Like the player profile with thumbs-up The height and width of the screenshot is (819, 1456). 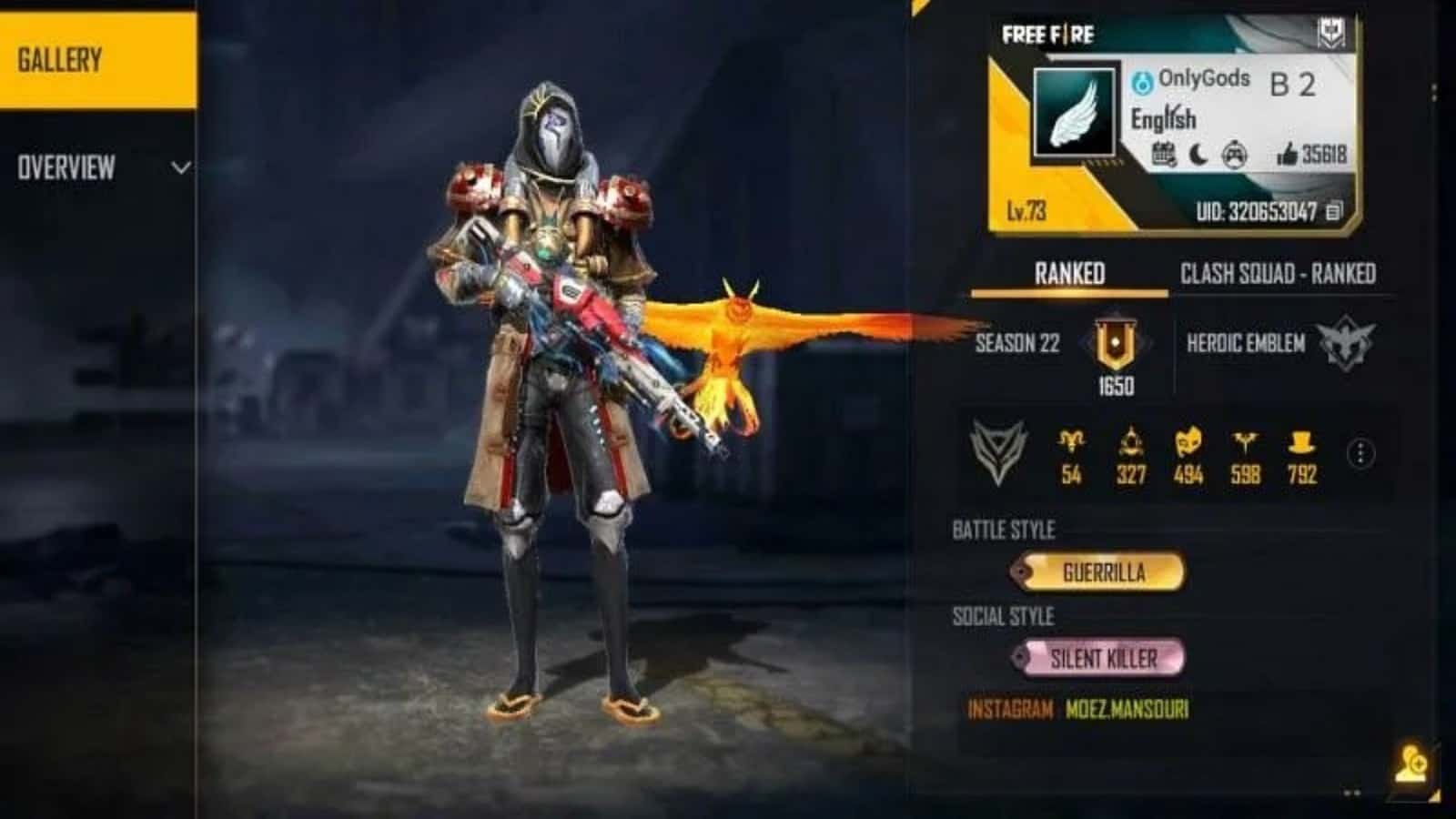pyautogui.click(x=1287, y=155)
